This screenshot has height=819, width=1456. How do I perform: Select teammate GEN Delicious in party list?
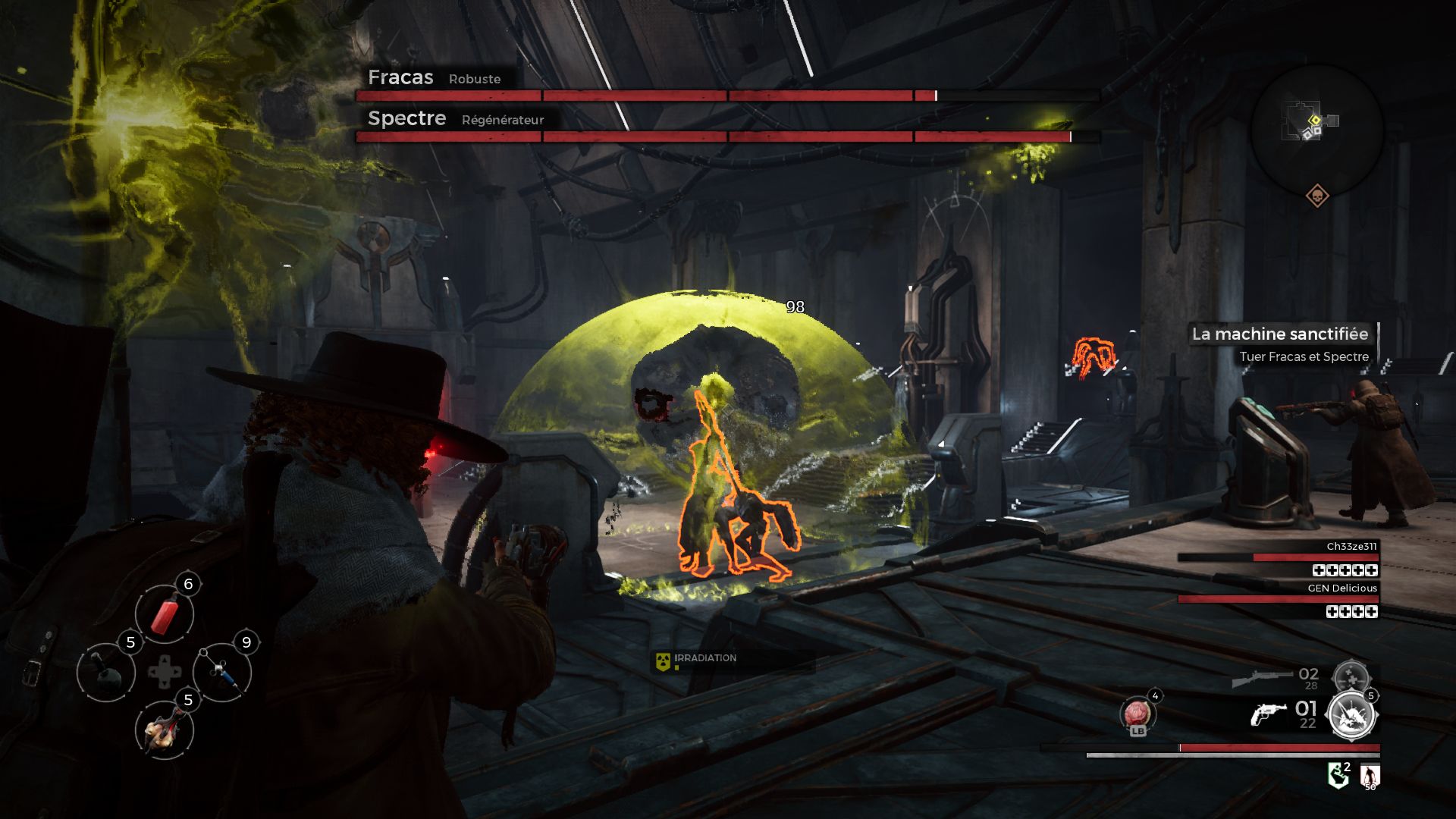click(x=1341, y=588)
